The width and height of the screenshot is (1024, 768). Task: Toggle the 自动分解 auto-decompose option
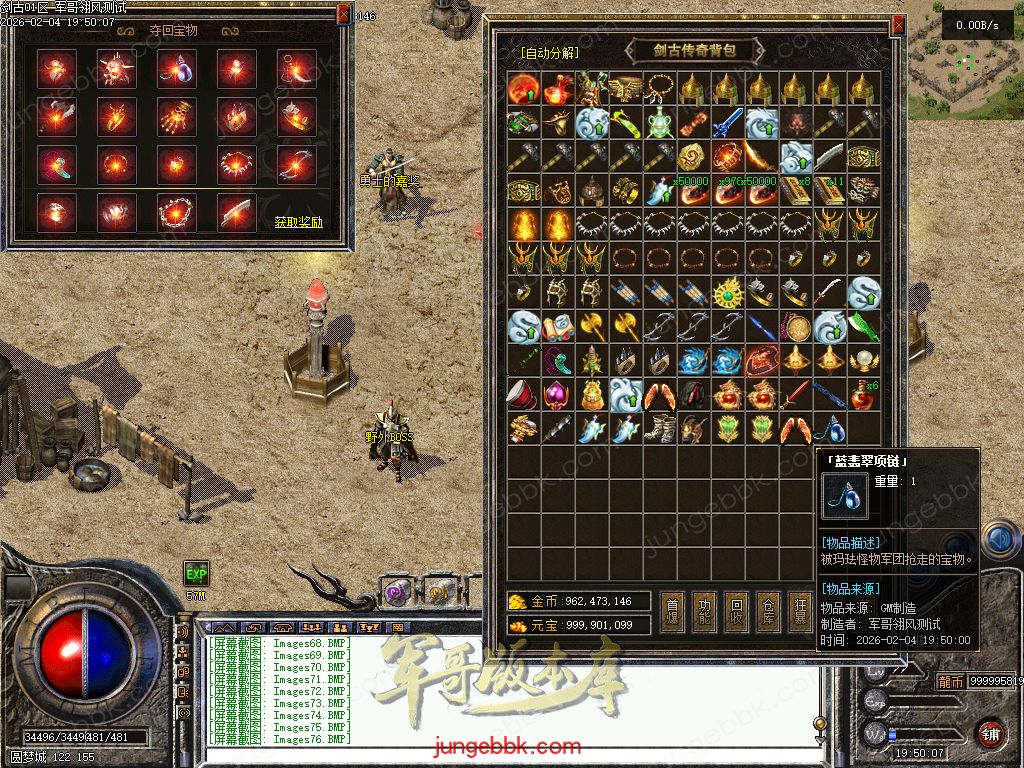549,53
